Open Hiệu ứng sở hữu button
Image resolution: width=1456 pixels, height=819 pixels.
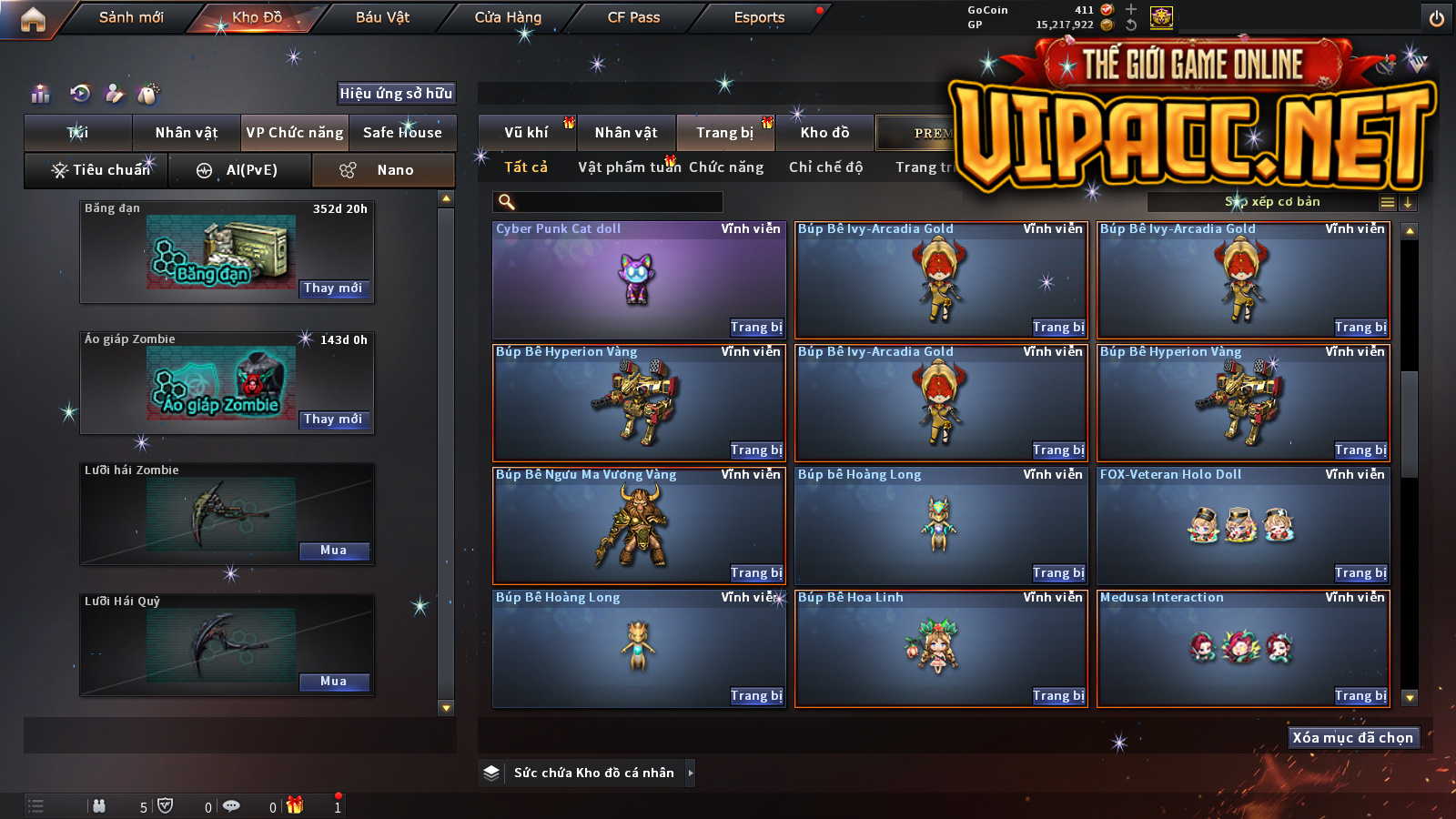click(396, 93)
